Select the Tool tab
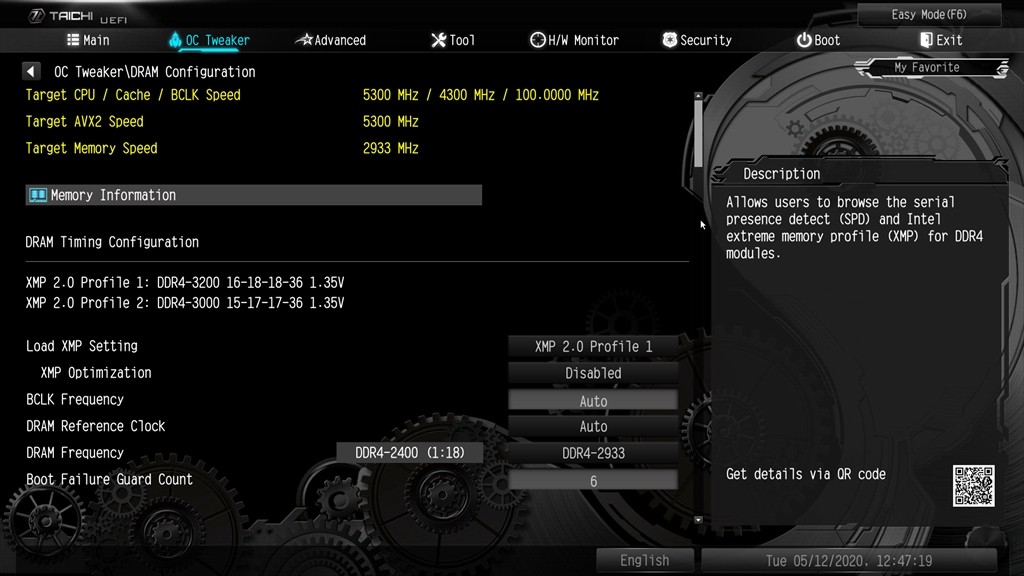This screenshot has width=1024, height=576. (x=452, y=40)
